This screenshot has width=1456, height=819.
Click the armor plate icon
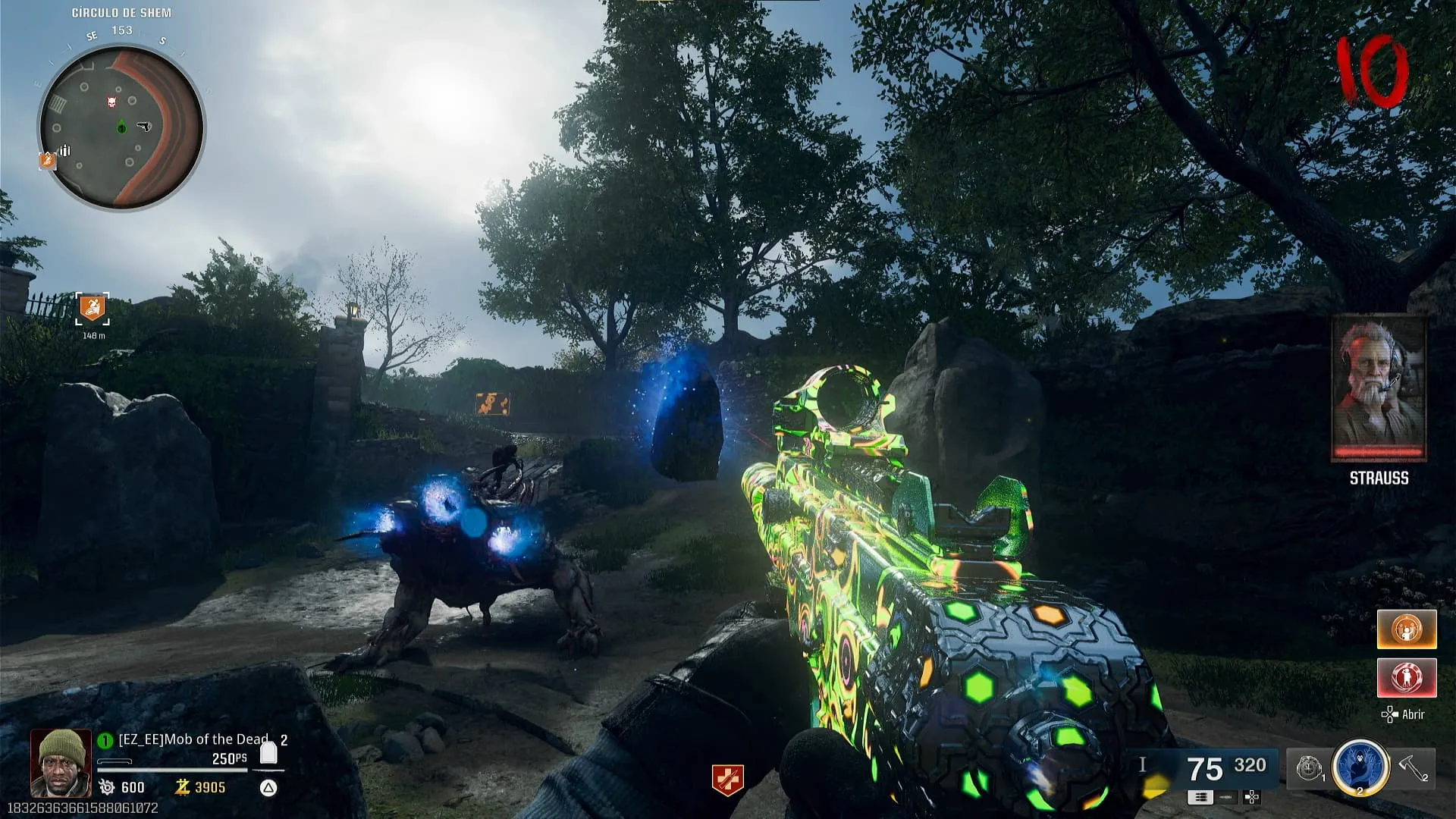[268, 753]
